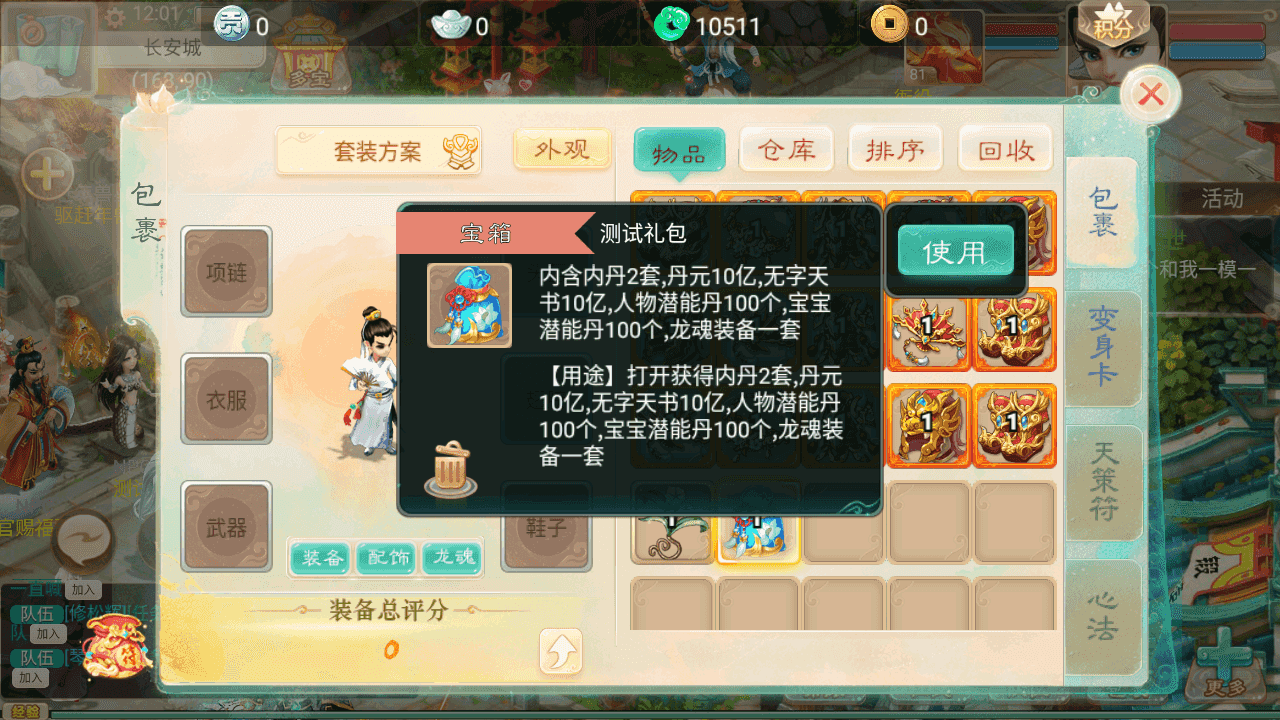
Task: Toggle the 龙魂 dragon soul filter
Action: [x=453, y=559]
